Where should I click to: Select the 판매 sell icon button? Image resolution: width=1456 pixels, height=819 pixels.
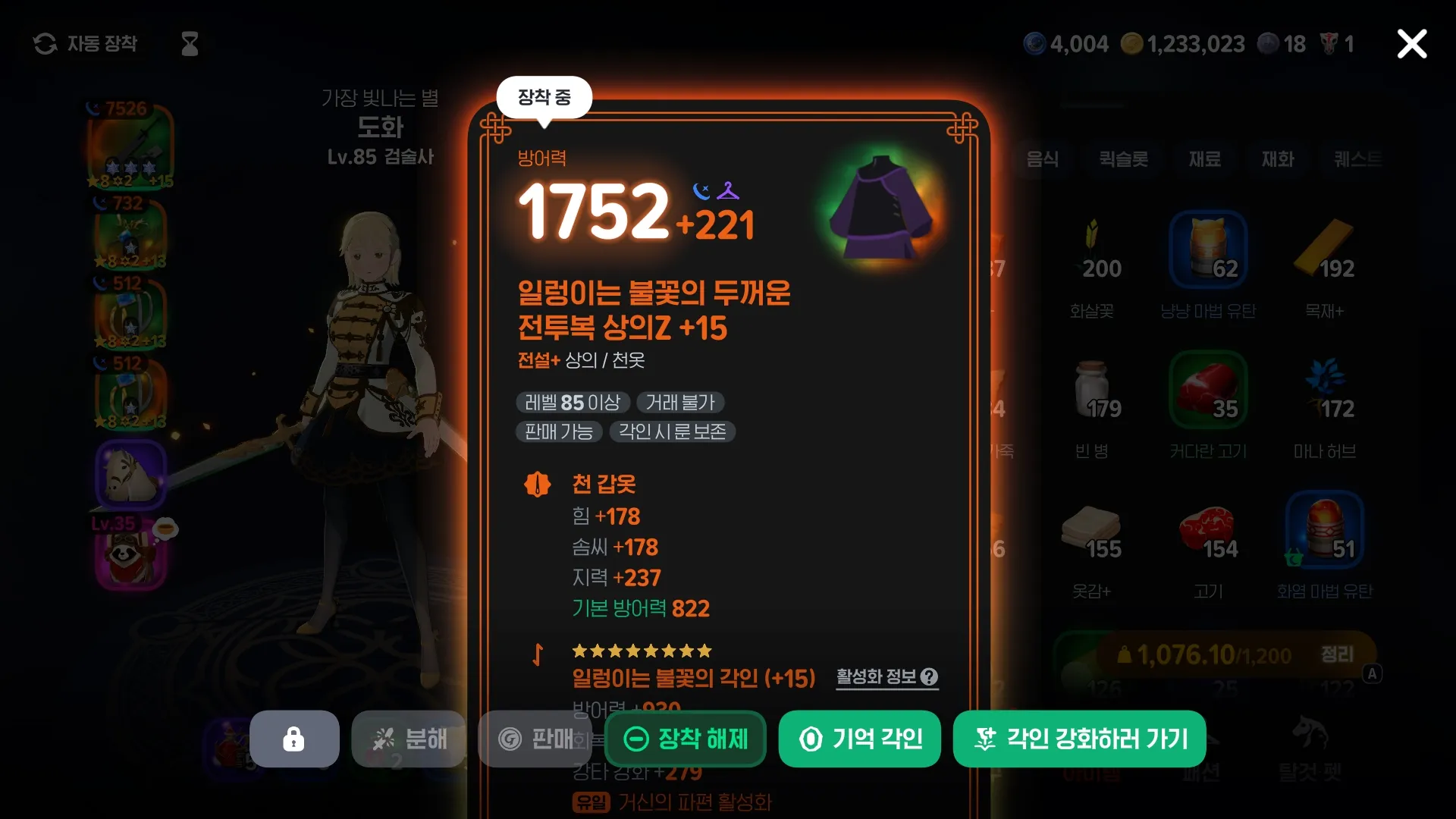[535, 739]
